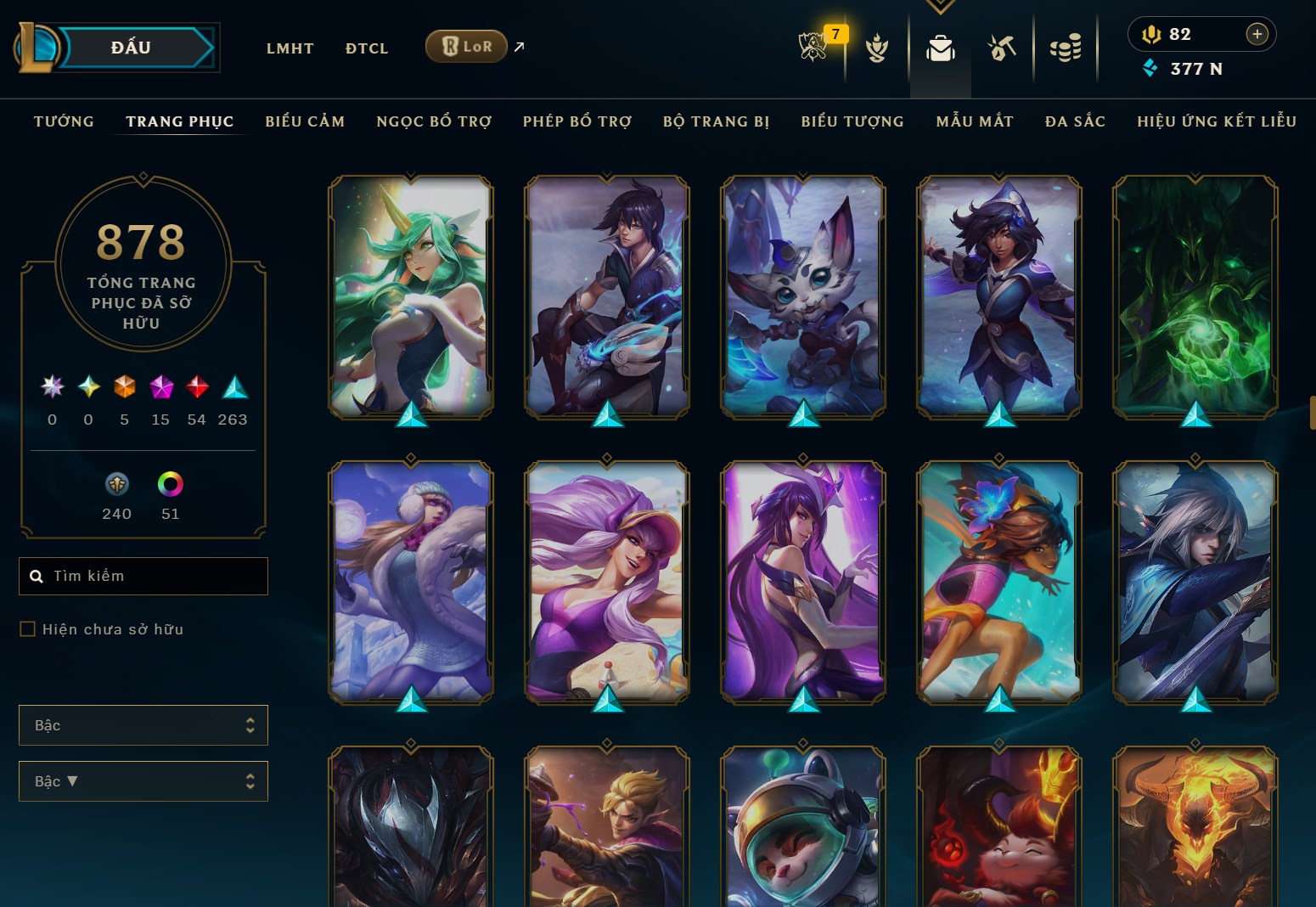
Task: Open the esports icon with 7 notifications
Action: (813, 48)
